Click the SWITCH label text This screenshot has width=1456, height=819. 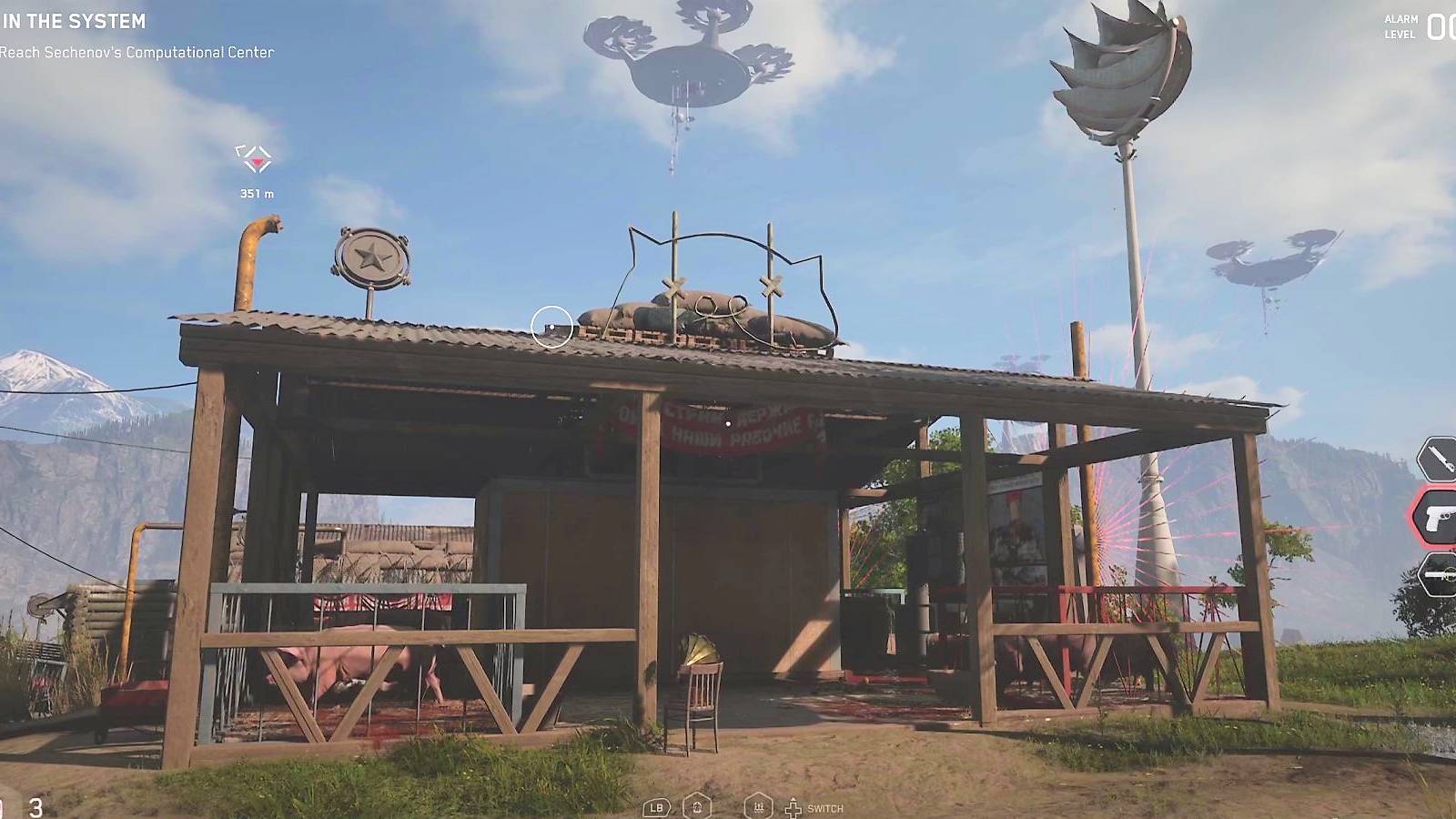click(825, 808)
